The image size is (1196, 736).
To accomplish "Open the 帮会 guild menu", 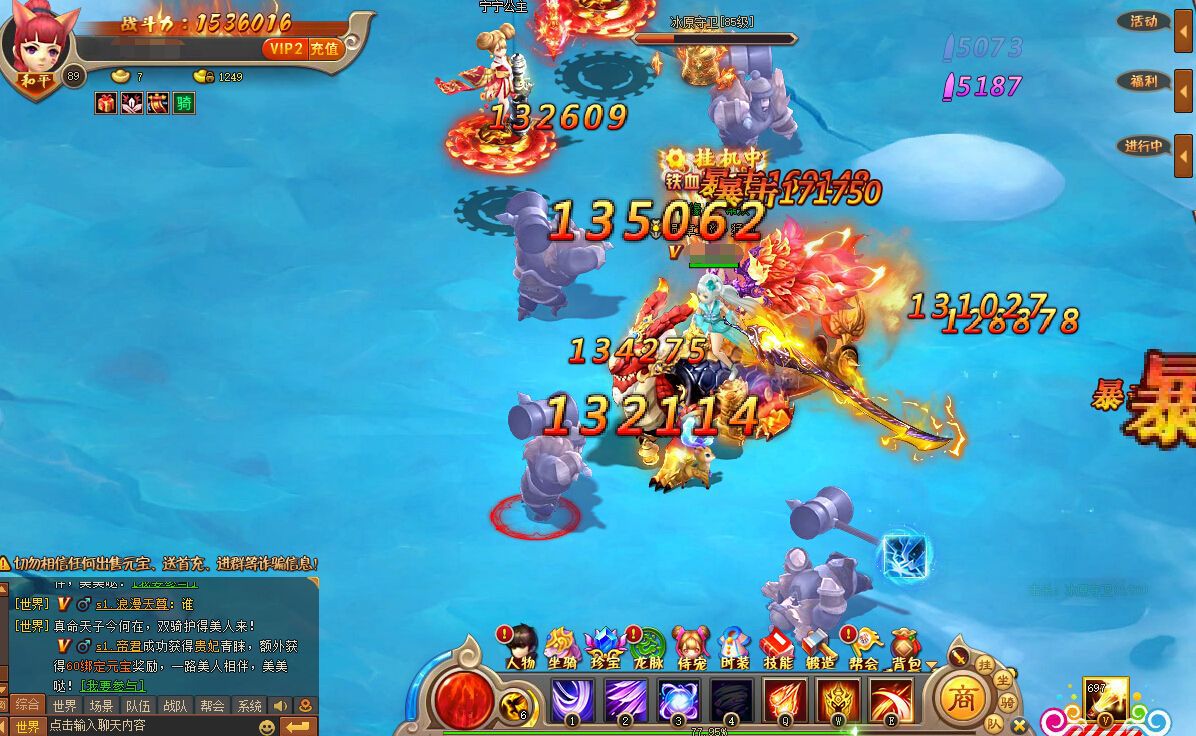I will 863,647.
